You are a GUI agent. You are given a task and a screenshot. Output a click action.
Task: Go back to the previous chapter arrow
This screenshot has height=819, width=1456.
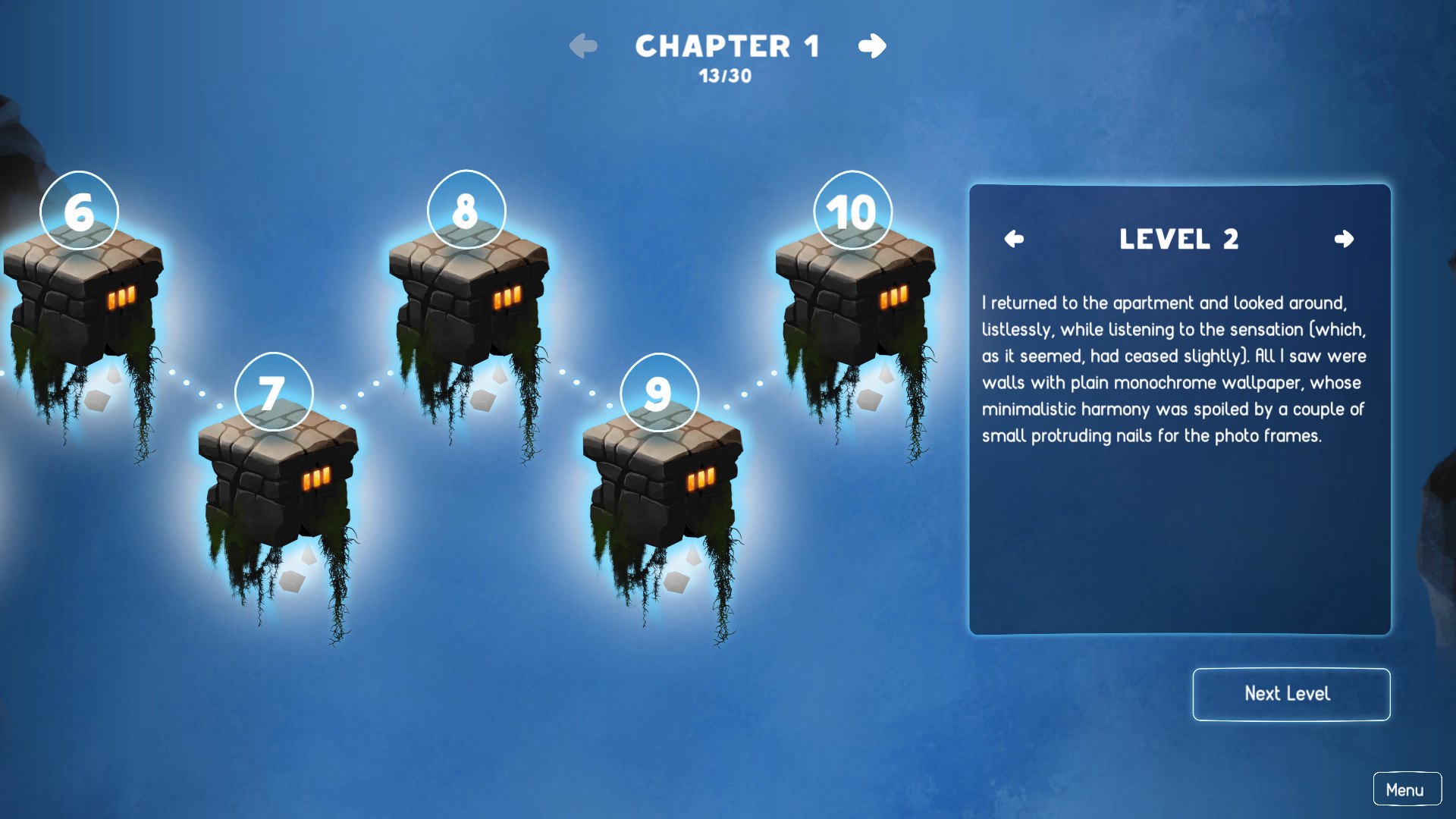coord(583,46)
